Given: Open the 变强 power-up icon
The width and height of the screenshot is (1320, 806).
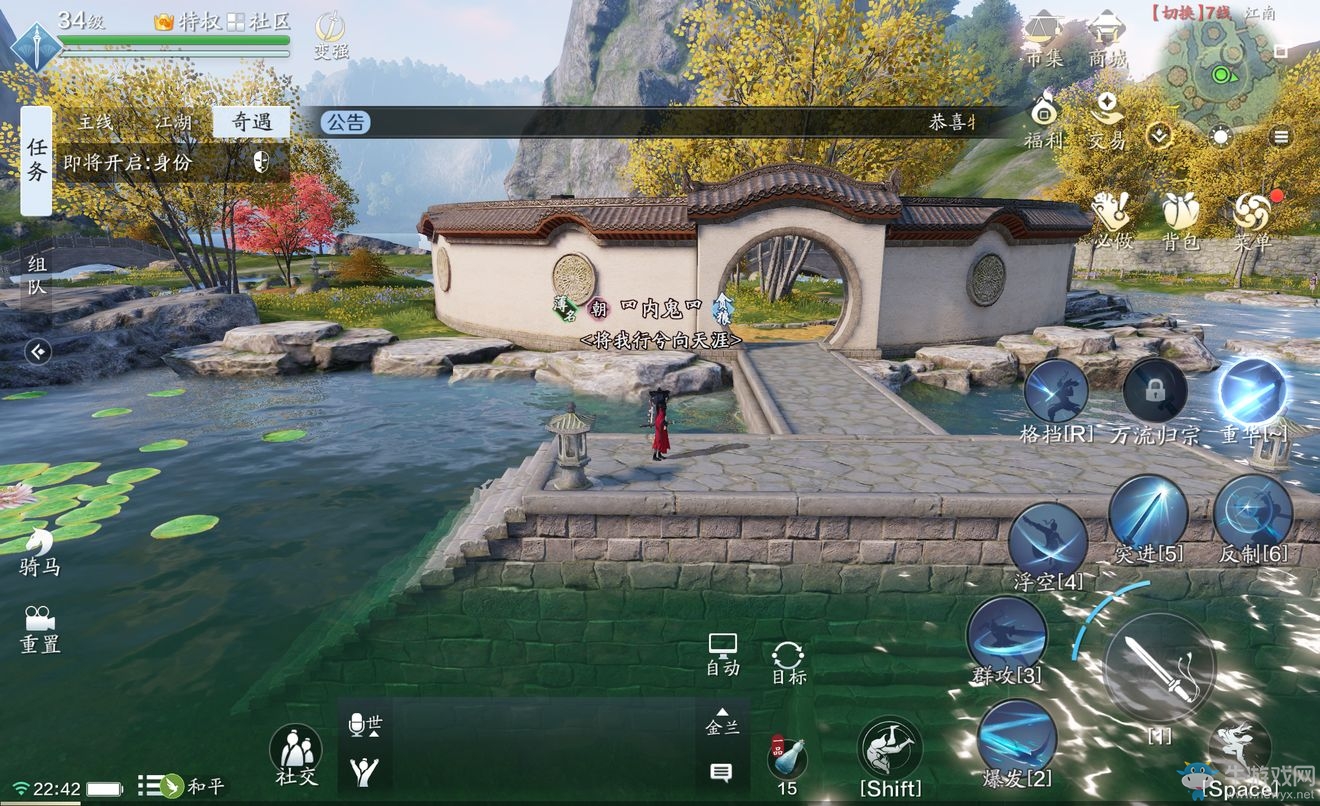Looking at the screenshot, I should point(330,33).
